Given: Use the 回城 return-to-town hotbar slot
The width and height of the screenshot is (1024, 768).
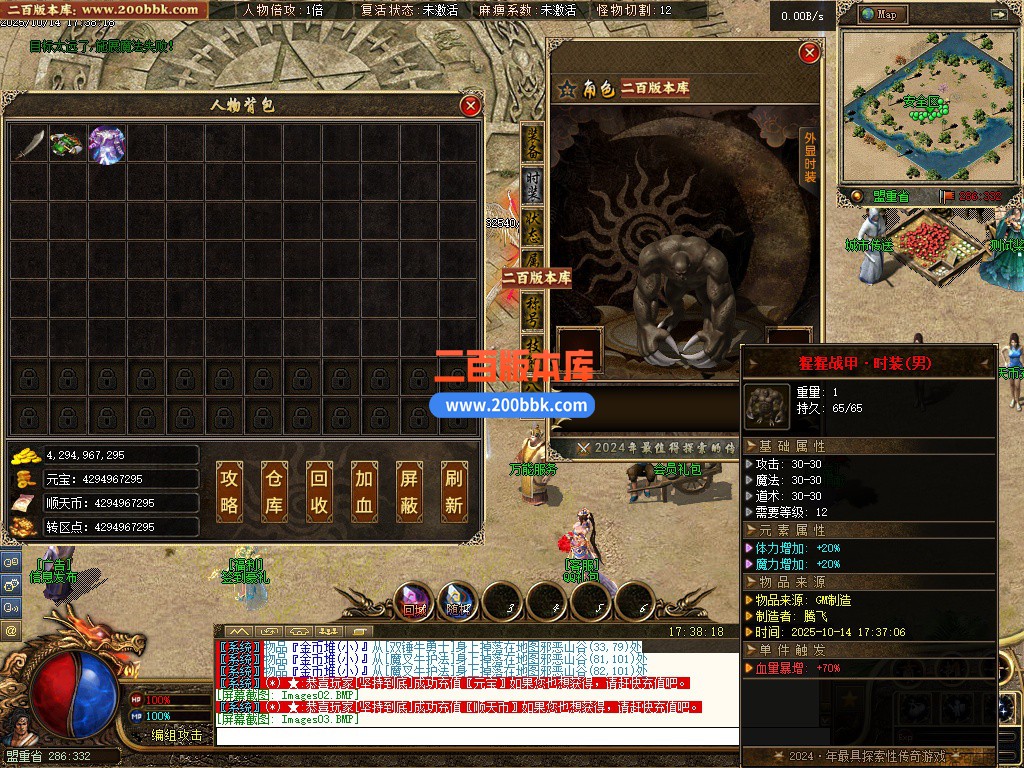Looking at the screenshot, I should [414, 600].
